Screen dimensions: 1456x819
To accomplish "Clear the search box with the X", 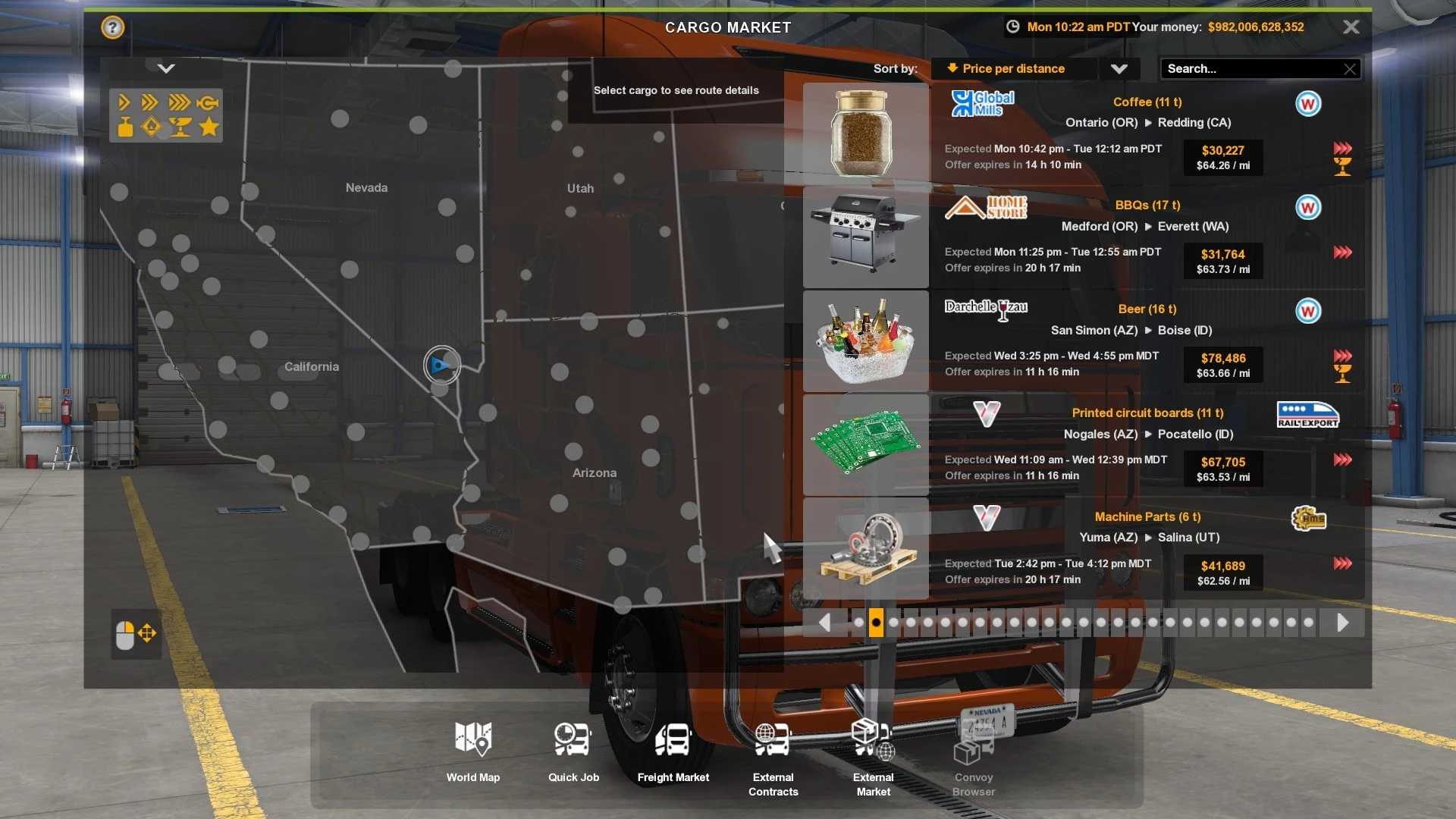I will coord(1350,69).
